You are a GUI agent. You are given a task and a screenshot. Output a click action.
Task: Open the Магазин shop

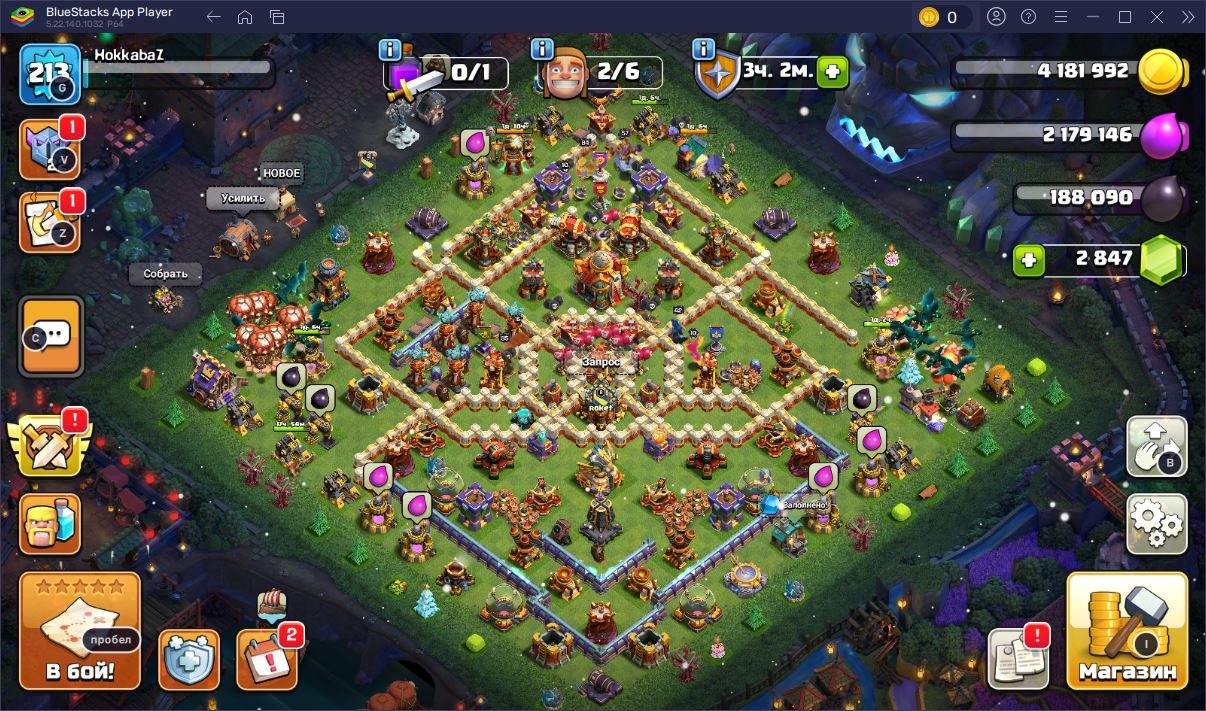point(1127,631)
